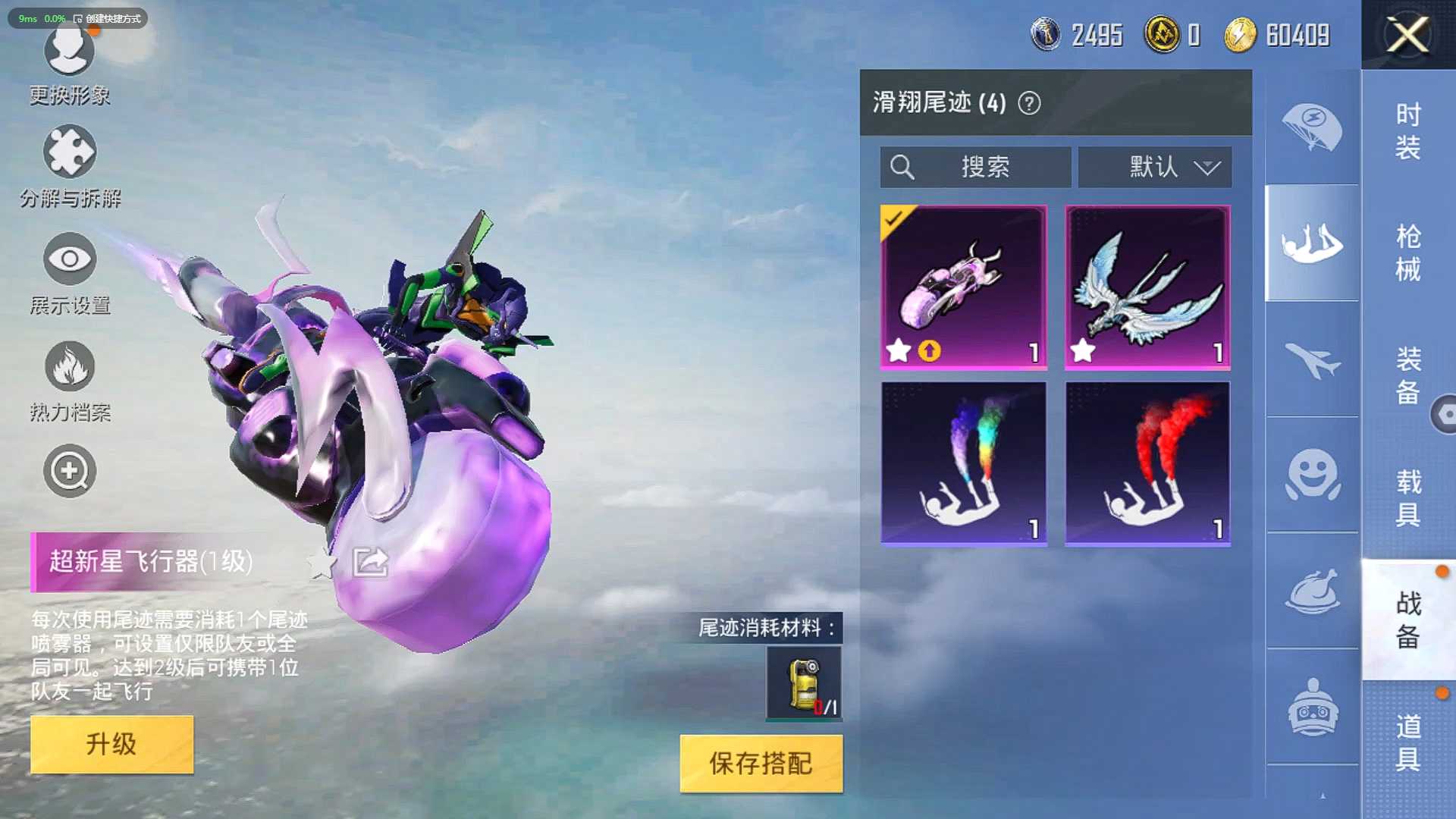Tap the yellow 升级 upgrade button
1456x819 pixels.
point(111,744)
